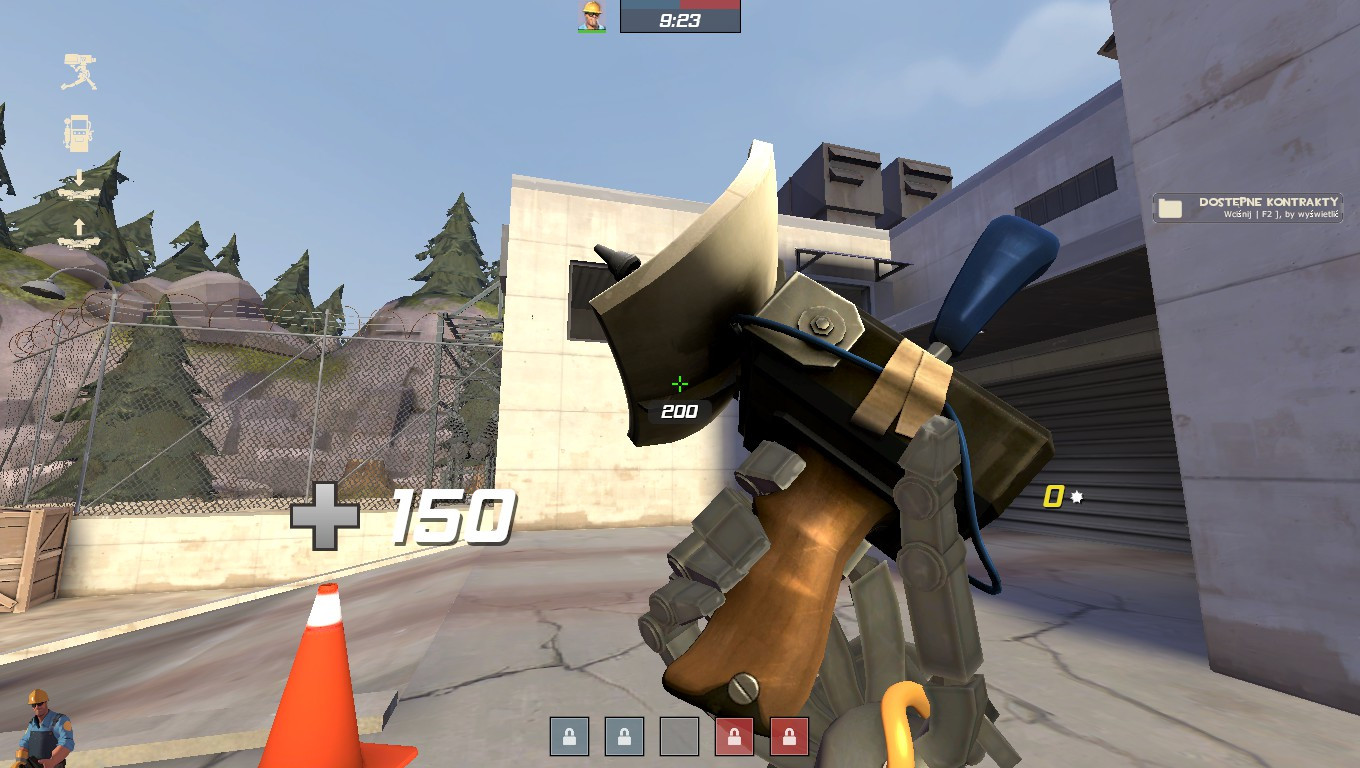Toggle the first blue padlock indicator
The width and height of the screenshot is (1360, 768).
pos(569,737)
